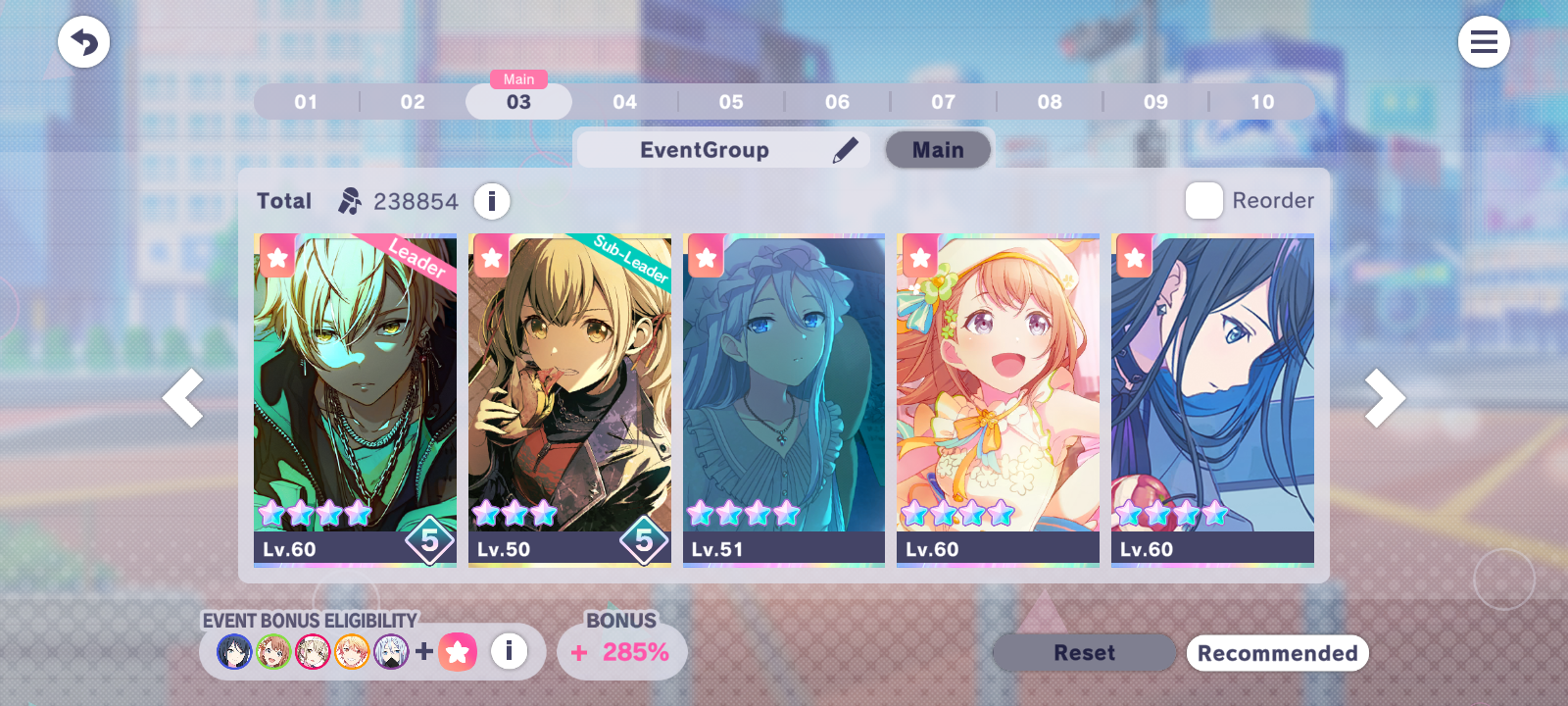The width and height of the screenshot is (1568, 706).
Task: Open the hamburger menu
Action: 1483,42
